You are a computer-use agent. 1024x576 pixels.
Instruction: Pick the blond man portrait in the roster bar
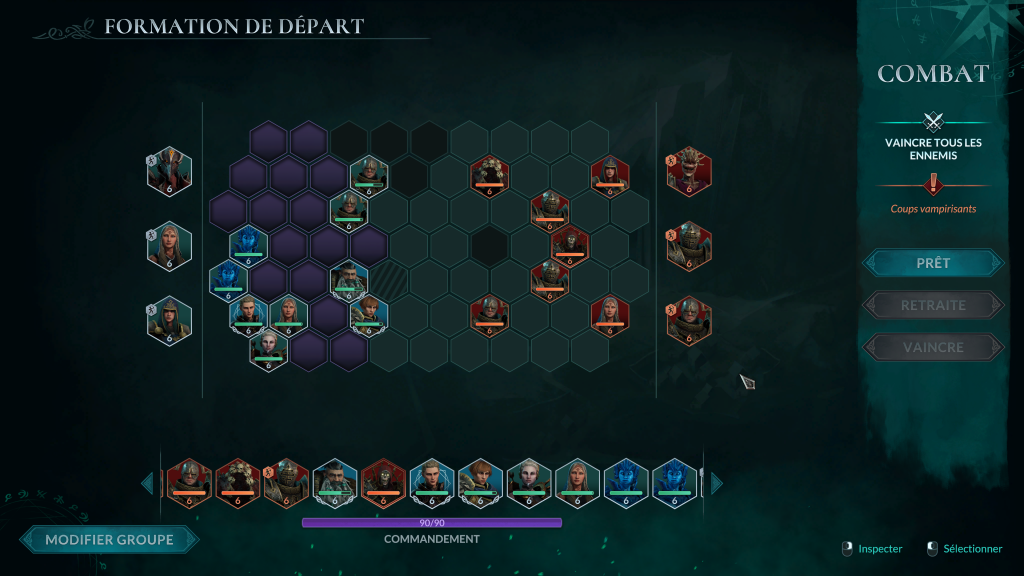431,481
